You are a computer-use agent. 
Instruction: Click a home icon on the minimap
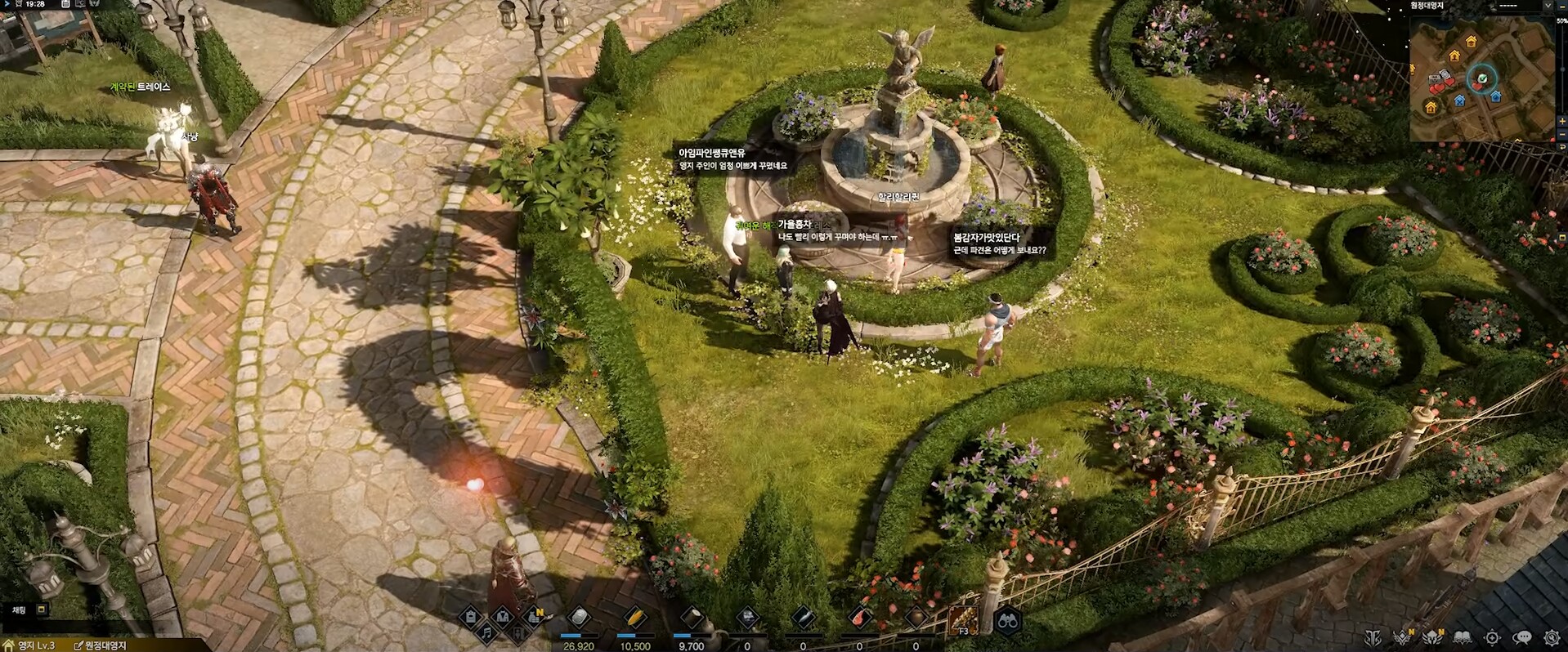tap(1472, 40)
